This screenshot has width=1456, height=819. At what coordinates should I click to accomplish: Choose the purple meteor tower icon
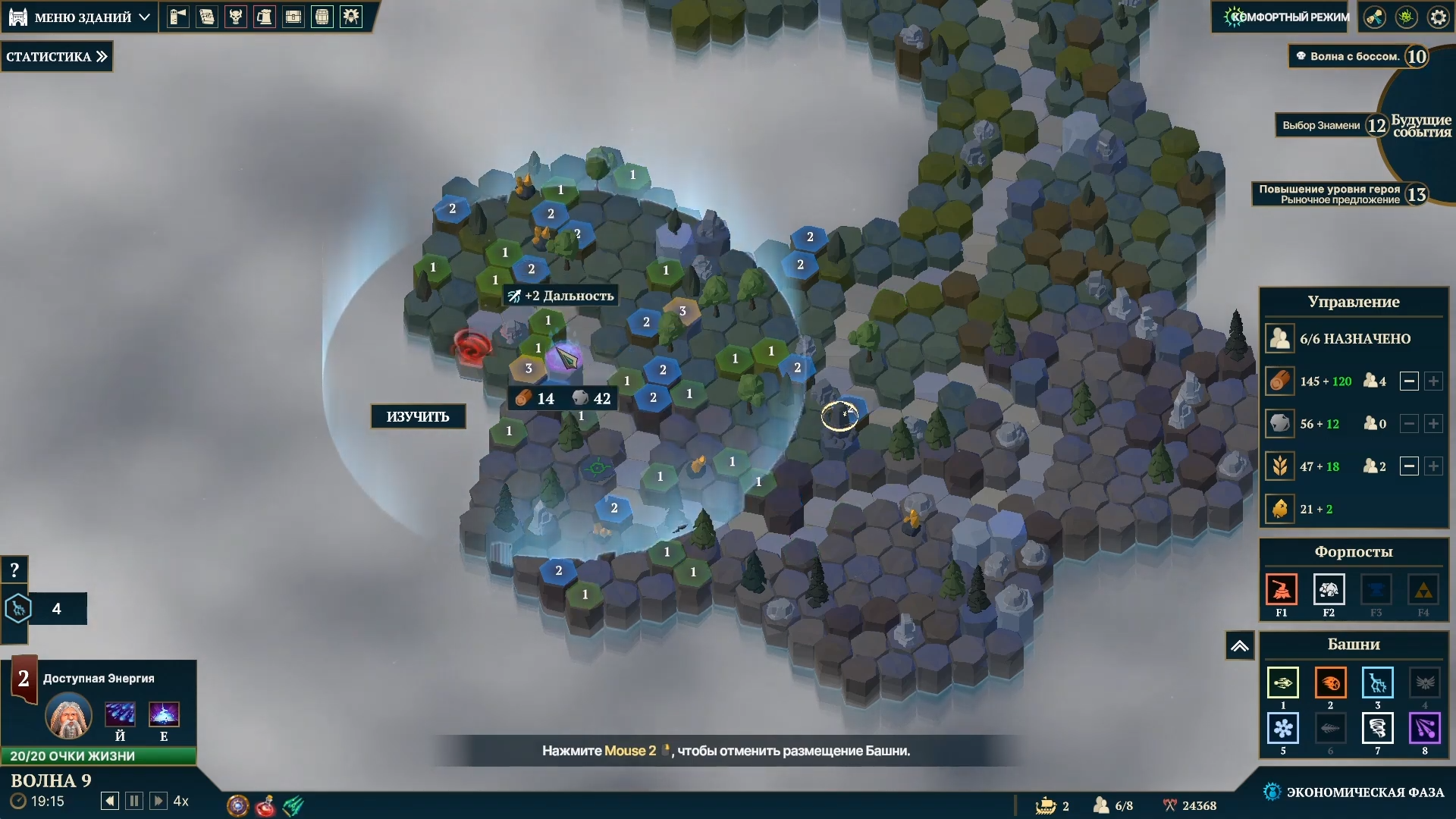[1424, 729]
